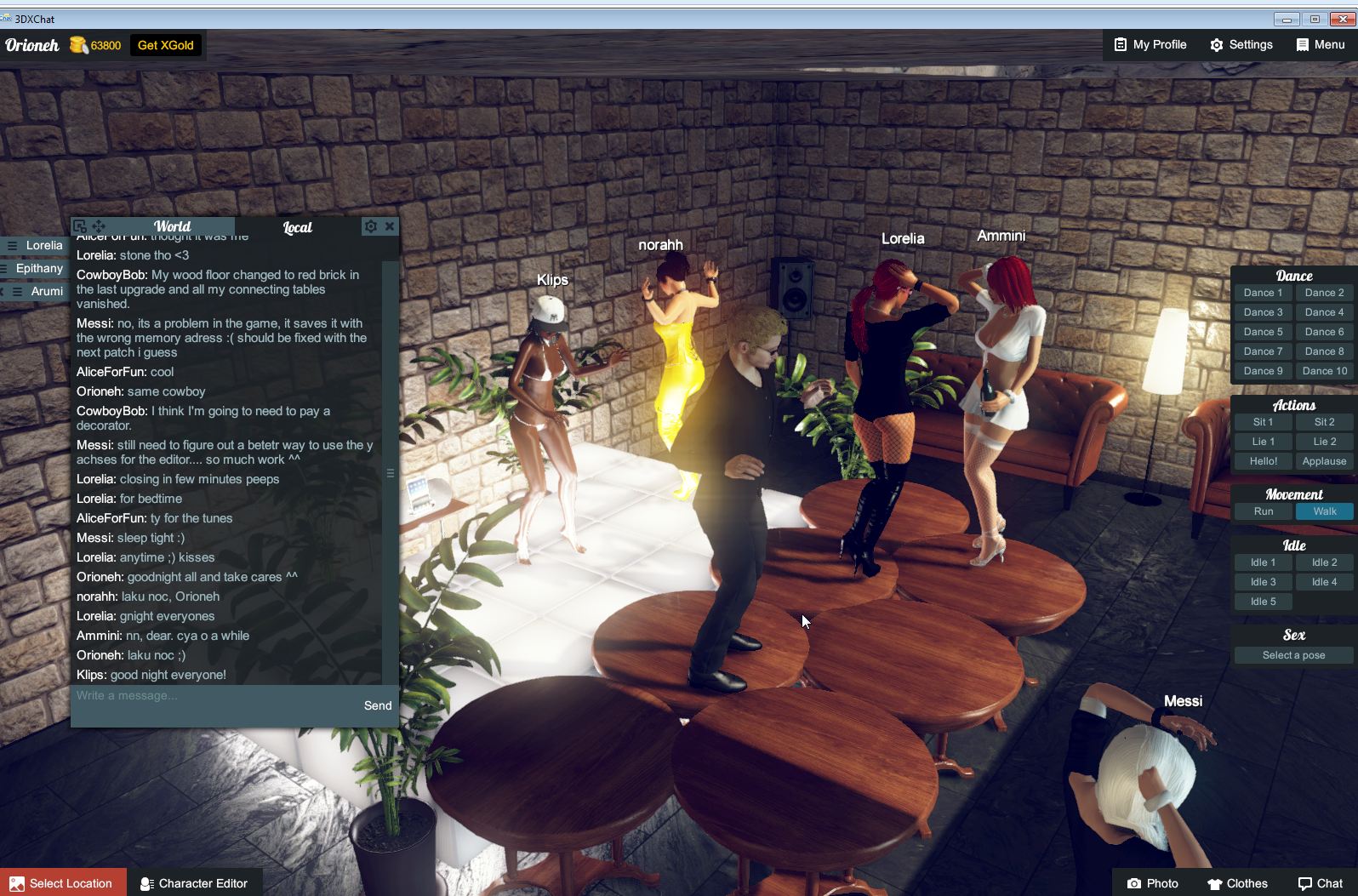This screenshot has width=1358, height=896.
Task: Click the pop-out icon on the chat window
Action: click(80, 226)
